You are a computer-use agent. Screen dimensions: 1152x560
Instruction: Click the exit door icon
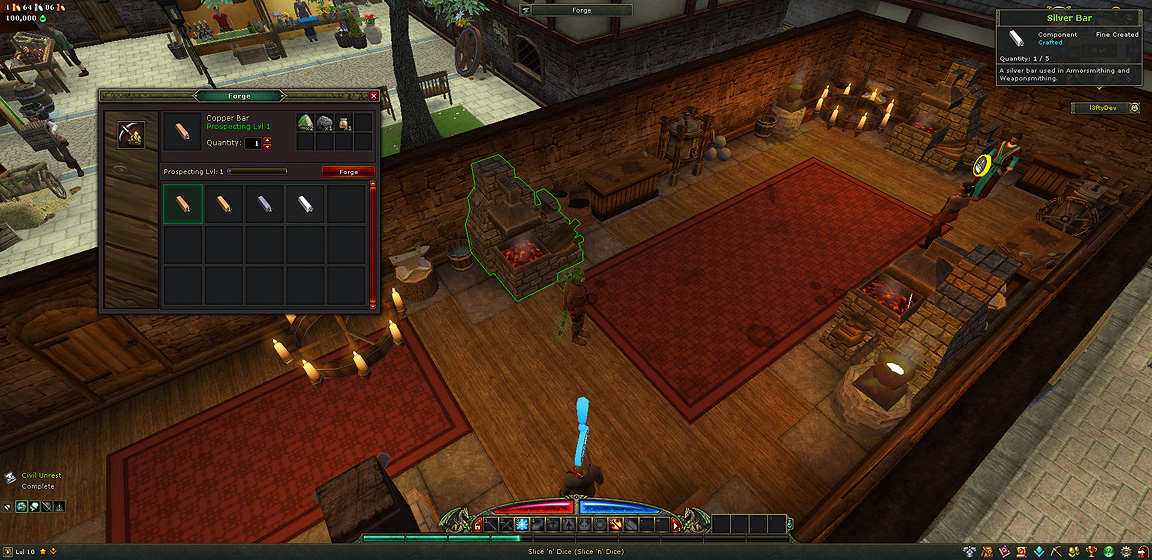tap(1142, 551)
